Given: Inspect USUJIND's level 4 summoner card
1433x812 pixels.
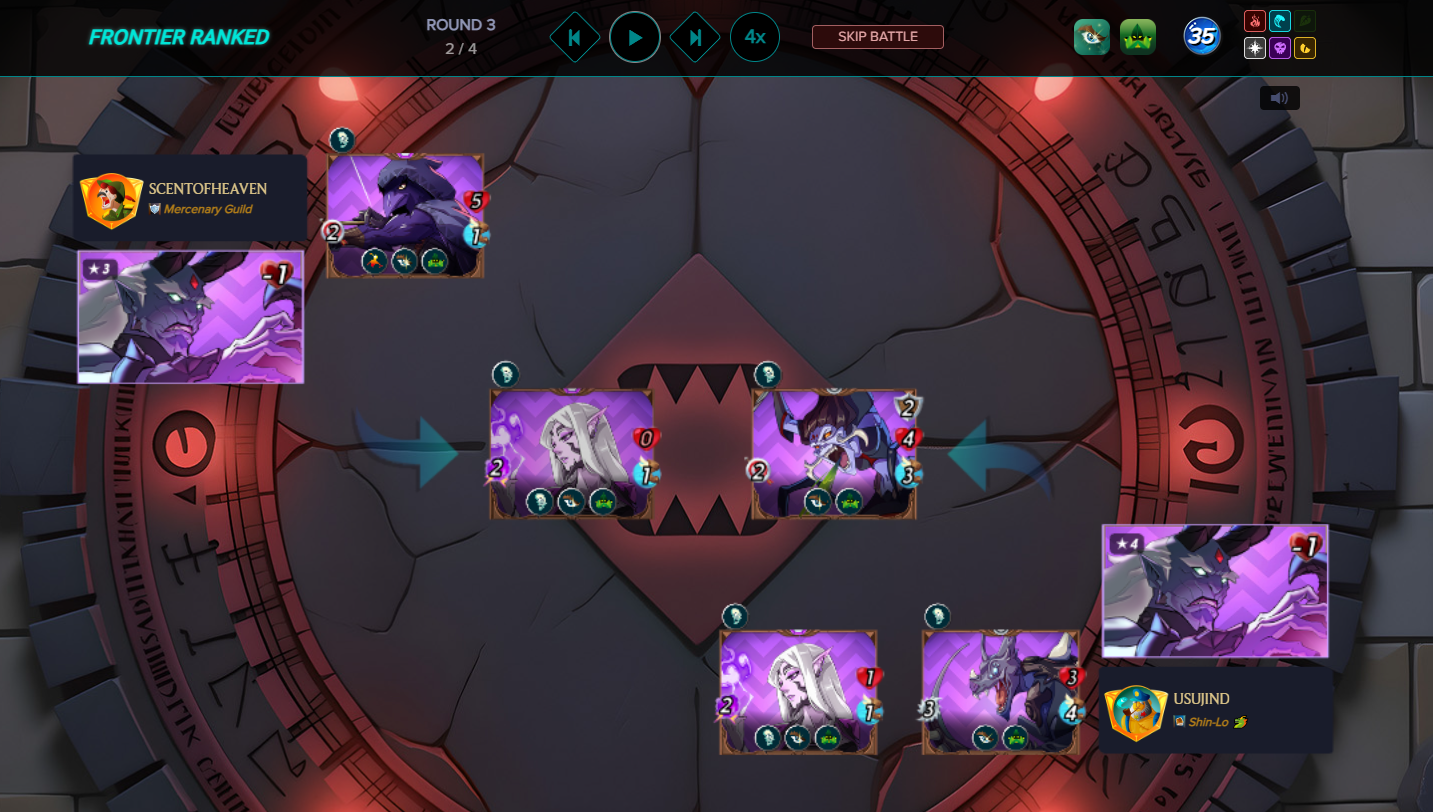Looking at the screenshot, I should pyautogui.click(x=1215, y=591).
